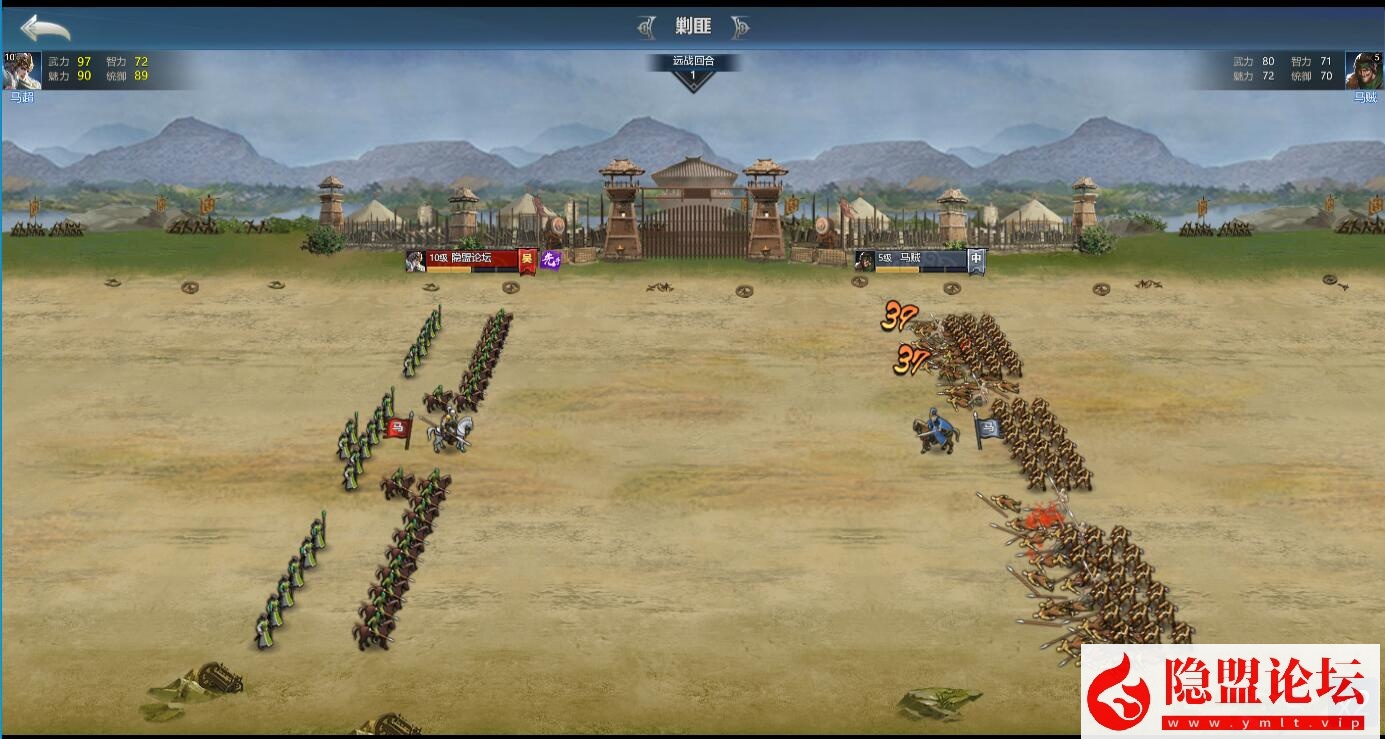Click the 5级 马贼 nameplate bar
The width and height of the screenshot is (1385, 739).
[x=910, y=259]
